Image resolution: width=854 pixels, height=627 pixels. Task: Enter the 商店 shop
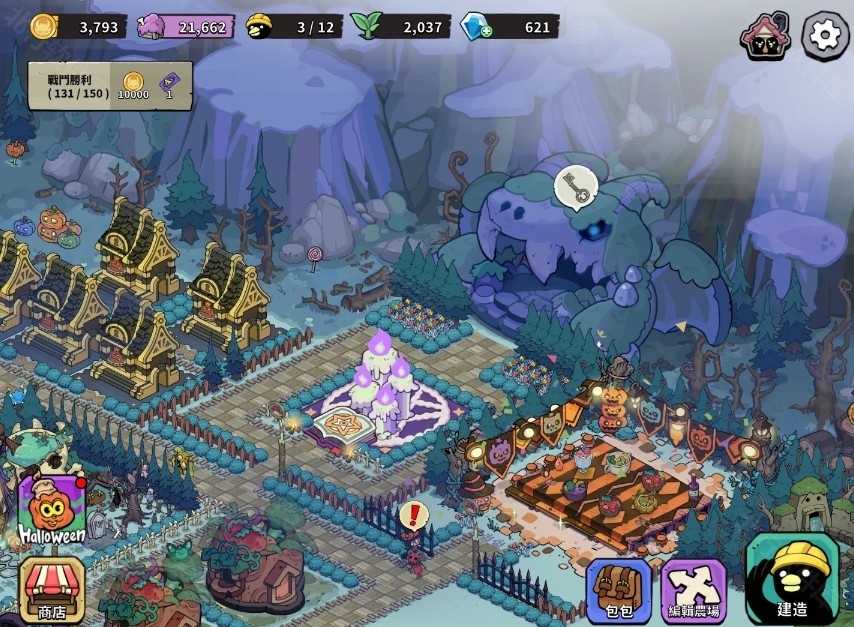[52, 590]
